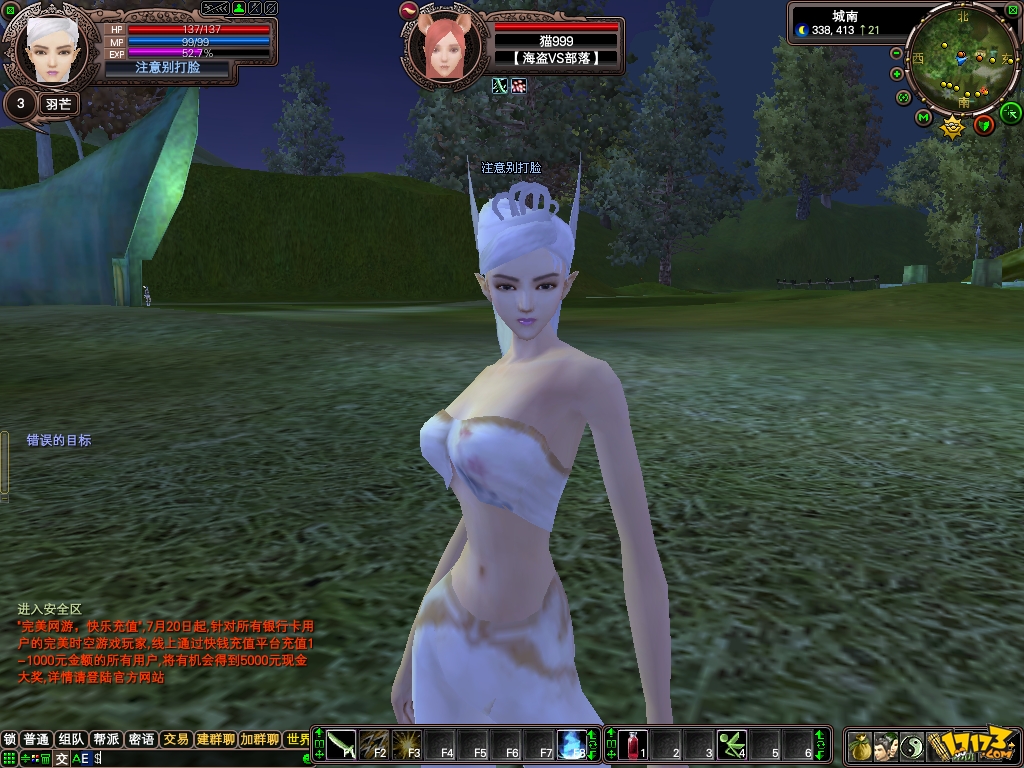Open the yin-yang symbol menu
This screenshot has height=768, width=1024.
pos(912,746)
